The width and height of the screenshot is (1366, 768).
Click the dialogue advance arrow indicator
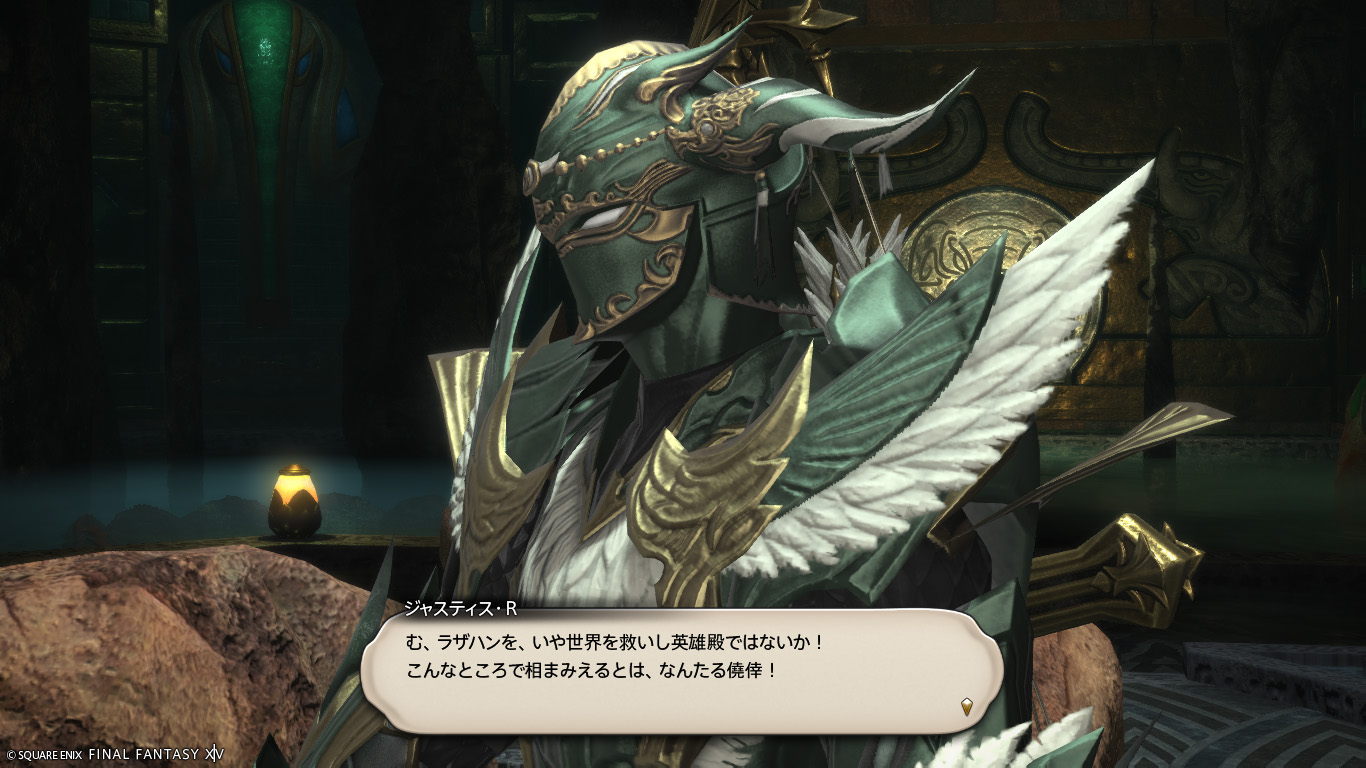pos(966,706)
